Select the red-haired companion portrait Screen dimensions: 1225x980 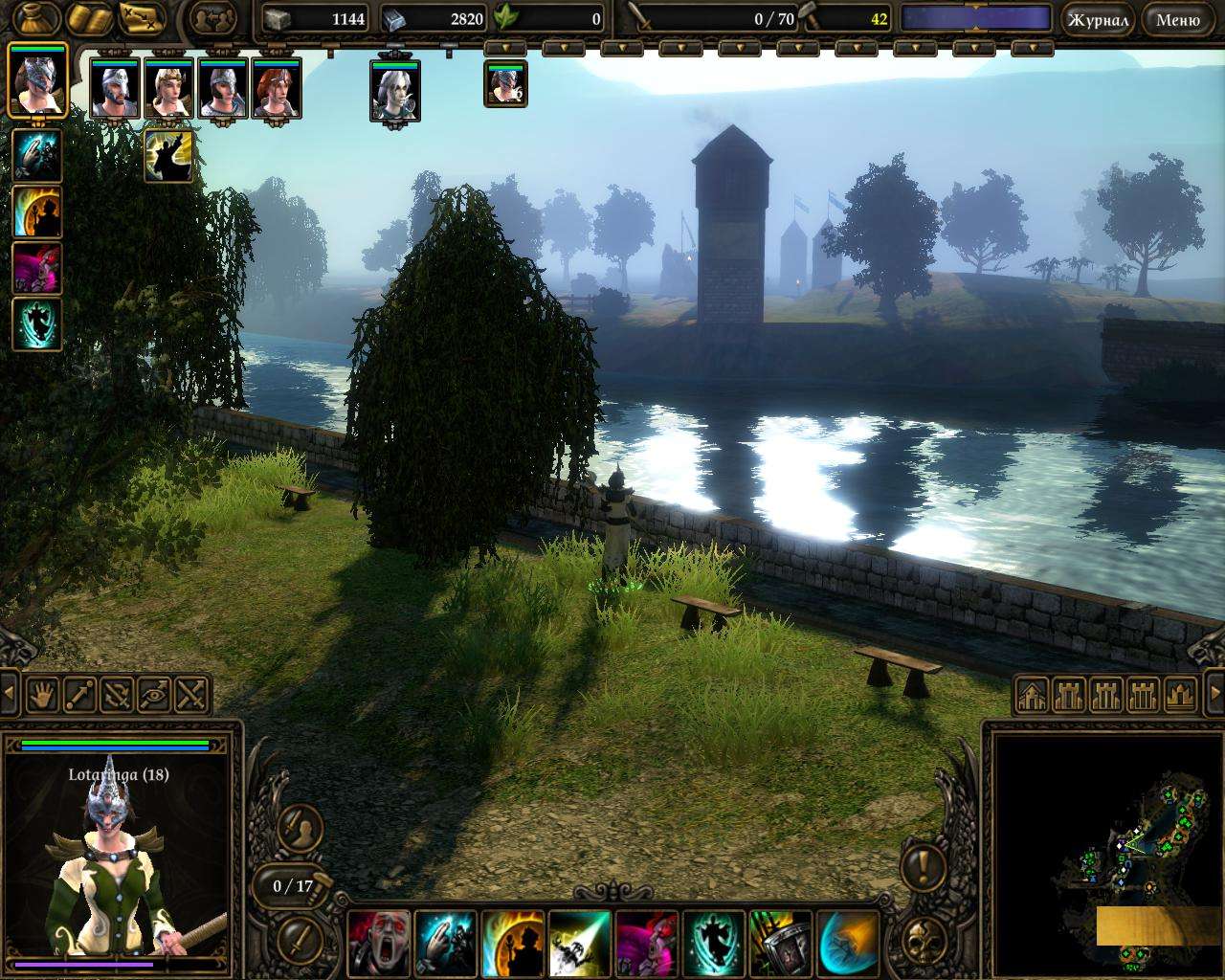tap(277, 88)
